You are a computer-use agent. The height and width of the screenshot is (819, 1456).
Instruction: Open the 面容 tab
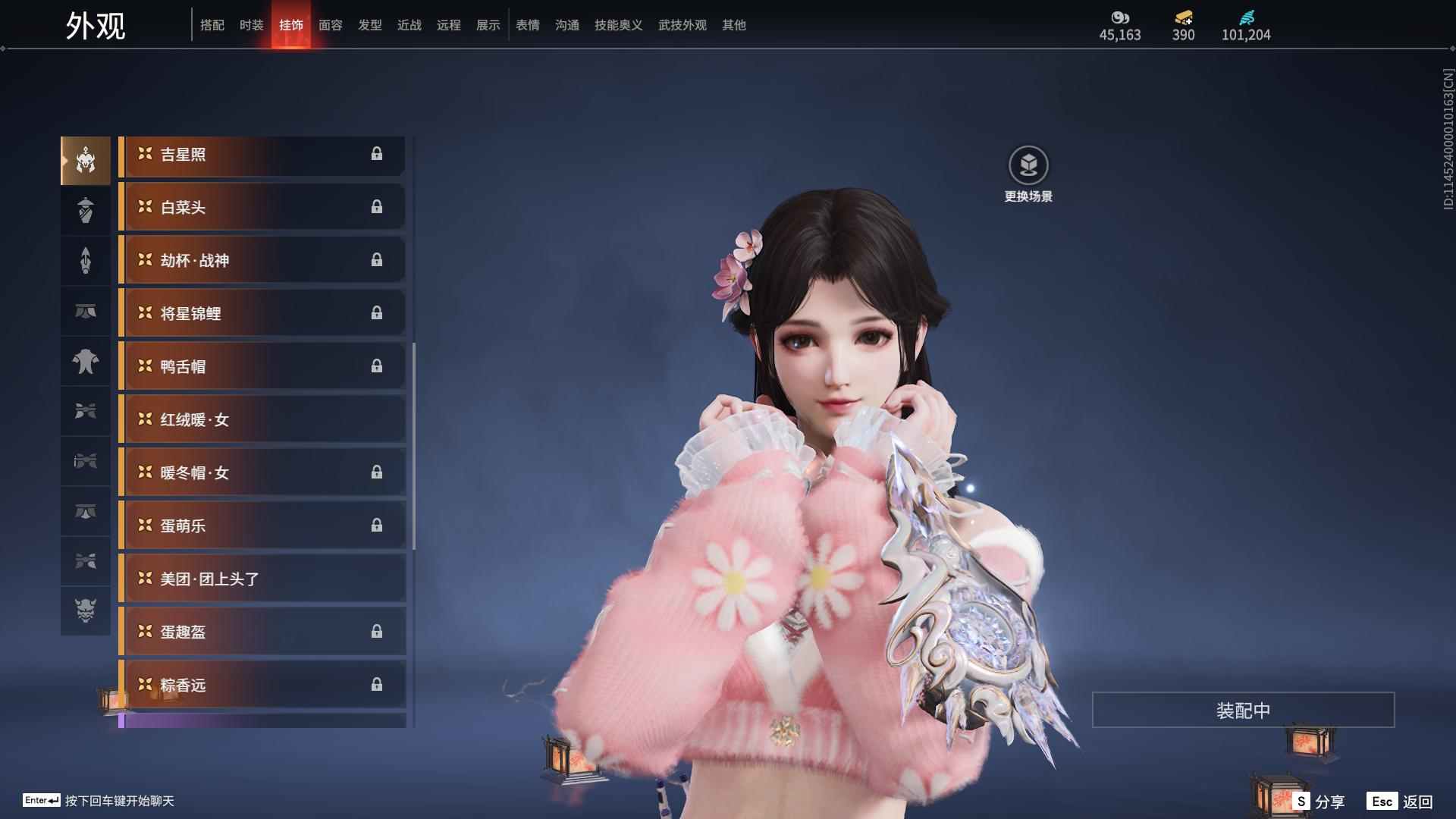pyautogui.click(x=330, y=25)
